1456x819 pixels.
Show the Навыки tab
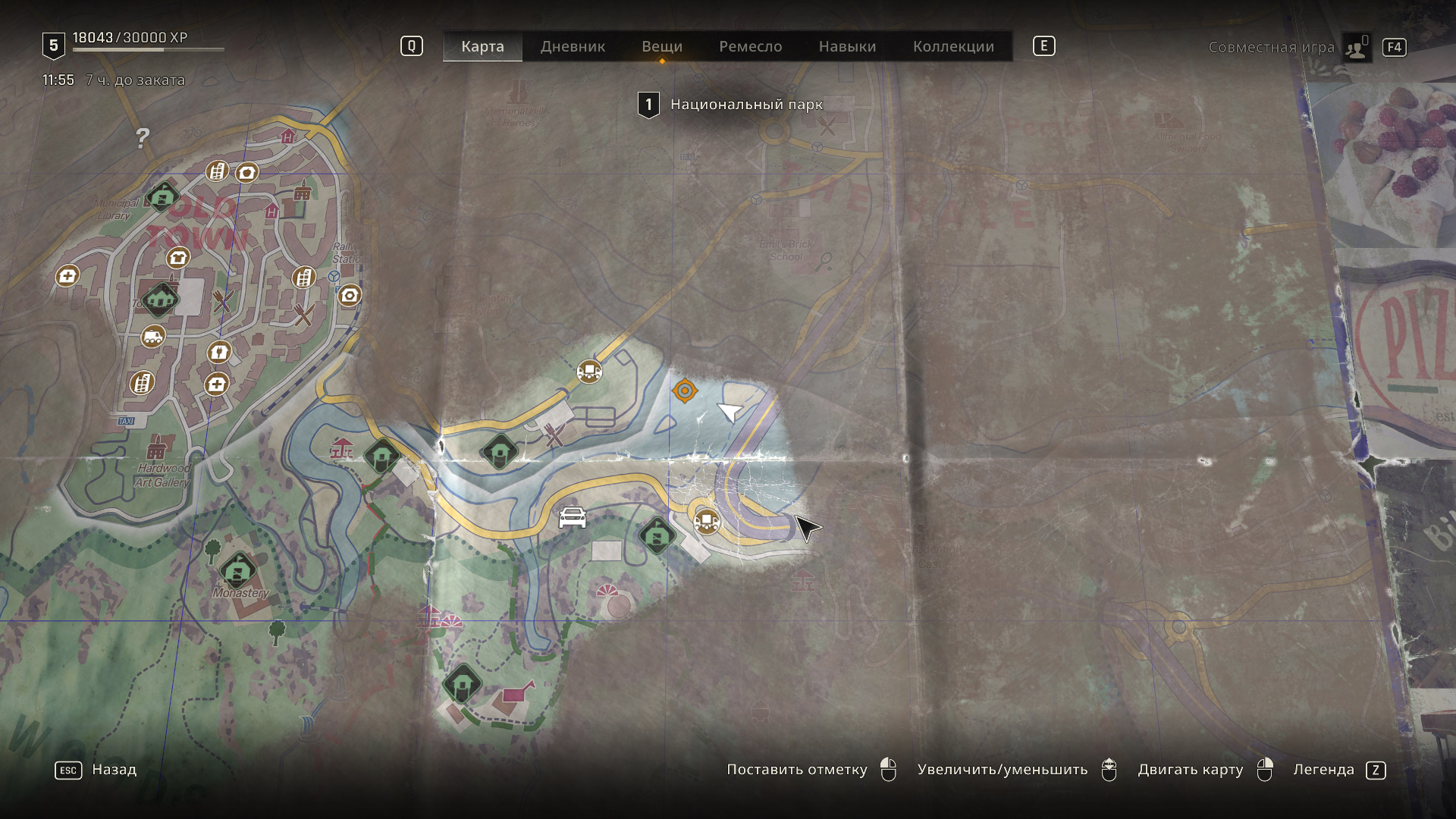coord(847,46)
